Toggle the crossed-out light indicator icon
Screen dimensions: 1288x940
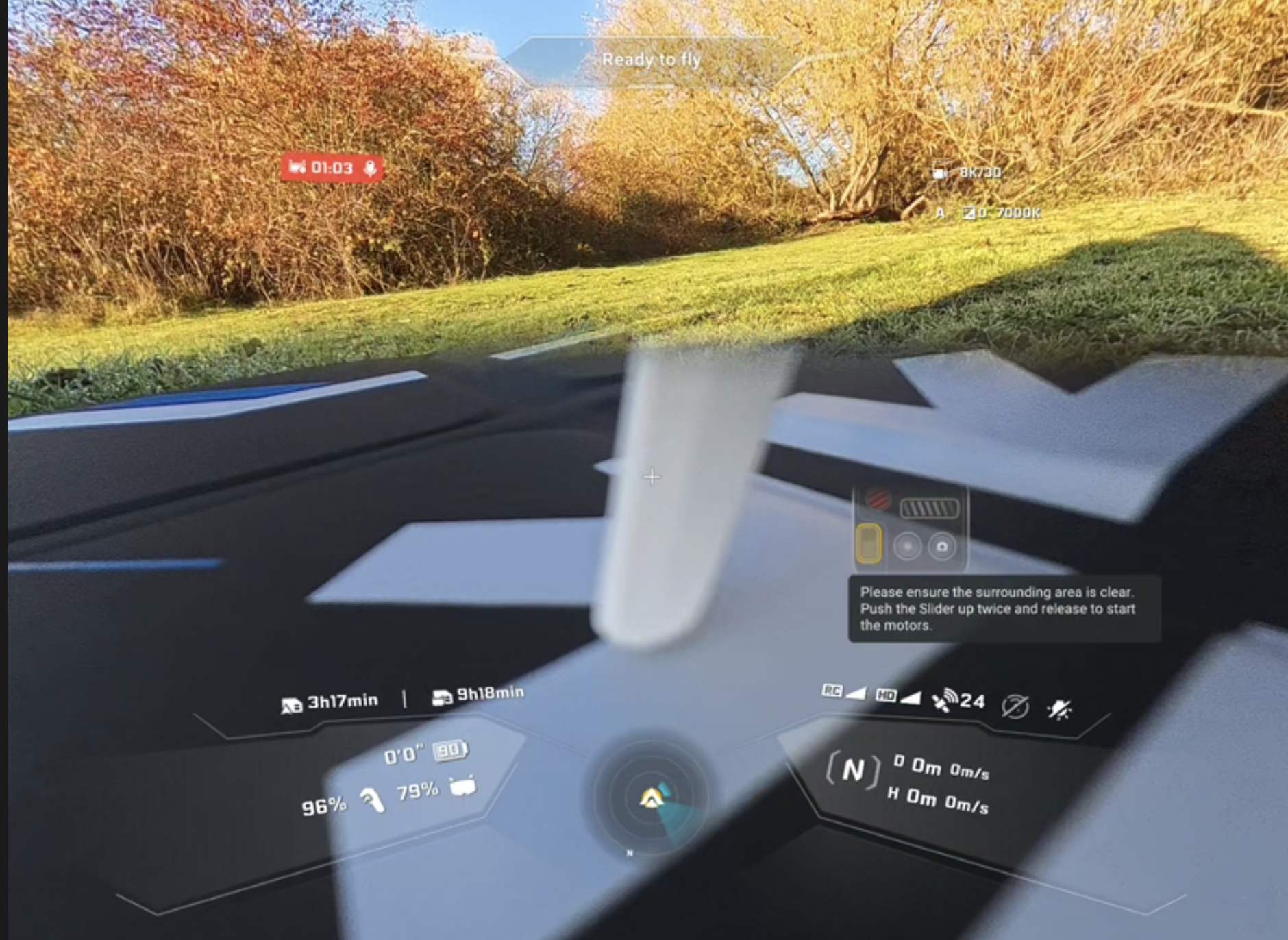(x=1061, y=706)
